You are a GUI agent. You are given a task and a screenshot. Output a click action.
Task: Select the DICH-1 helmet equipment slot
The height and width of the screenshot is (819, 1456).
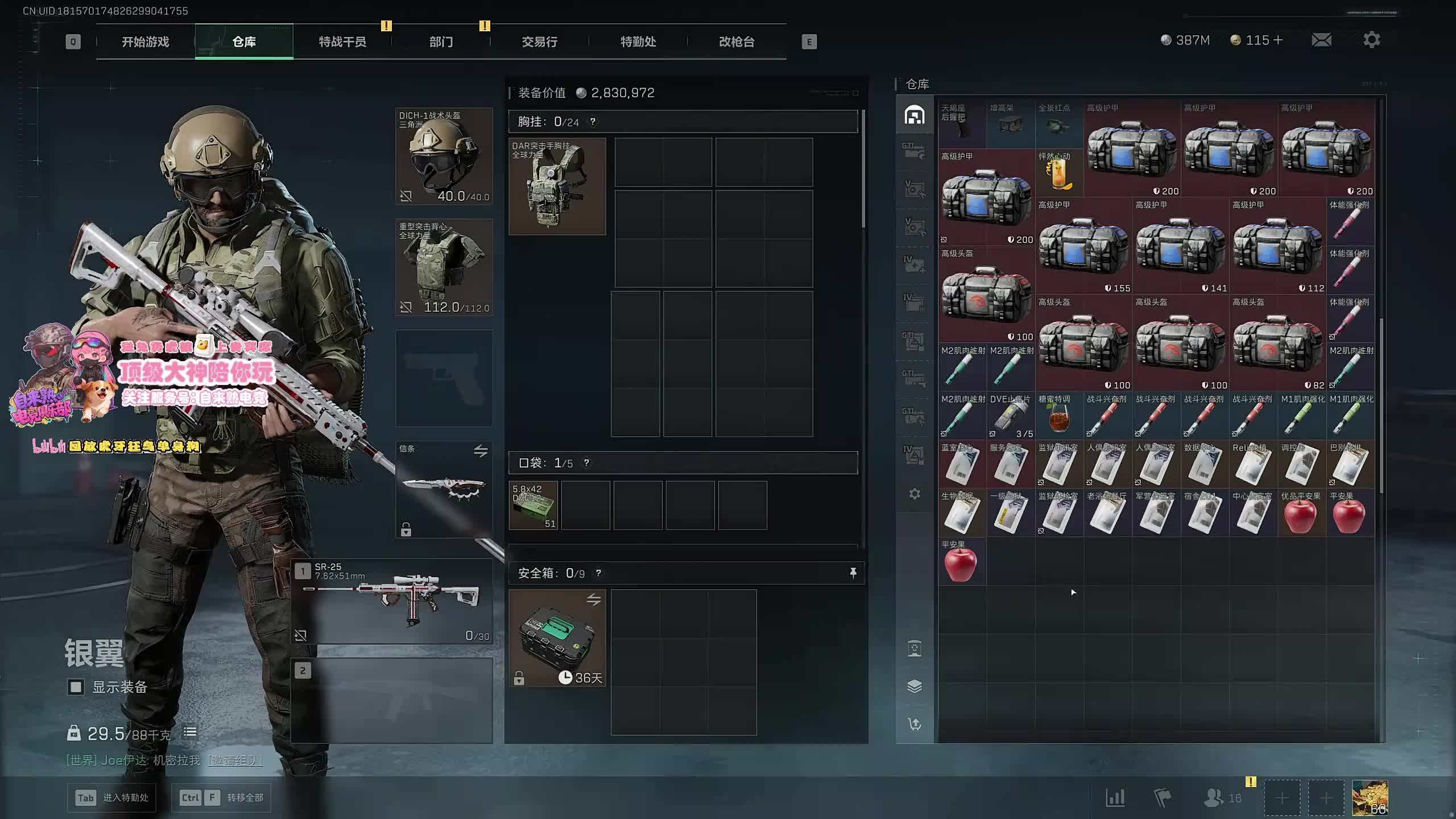444,156
